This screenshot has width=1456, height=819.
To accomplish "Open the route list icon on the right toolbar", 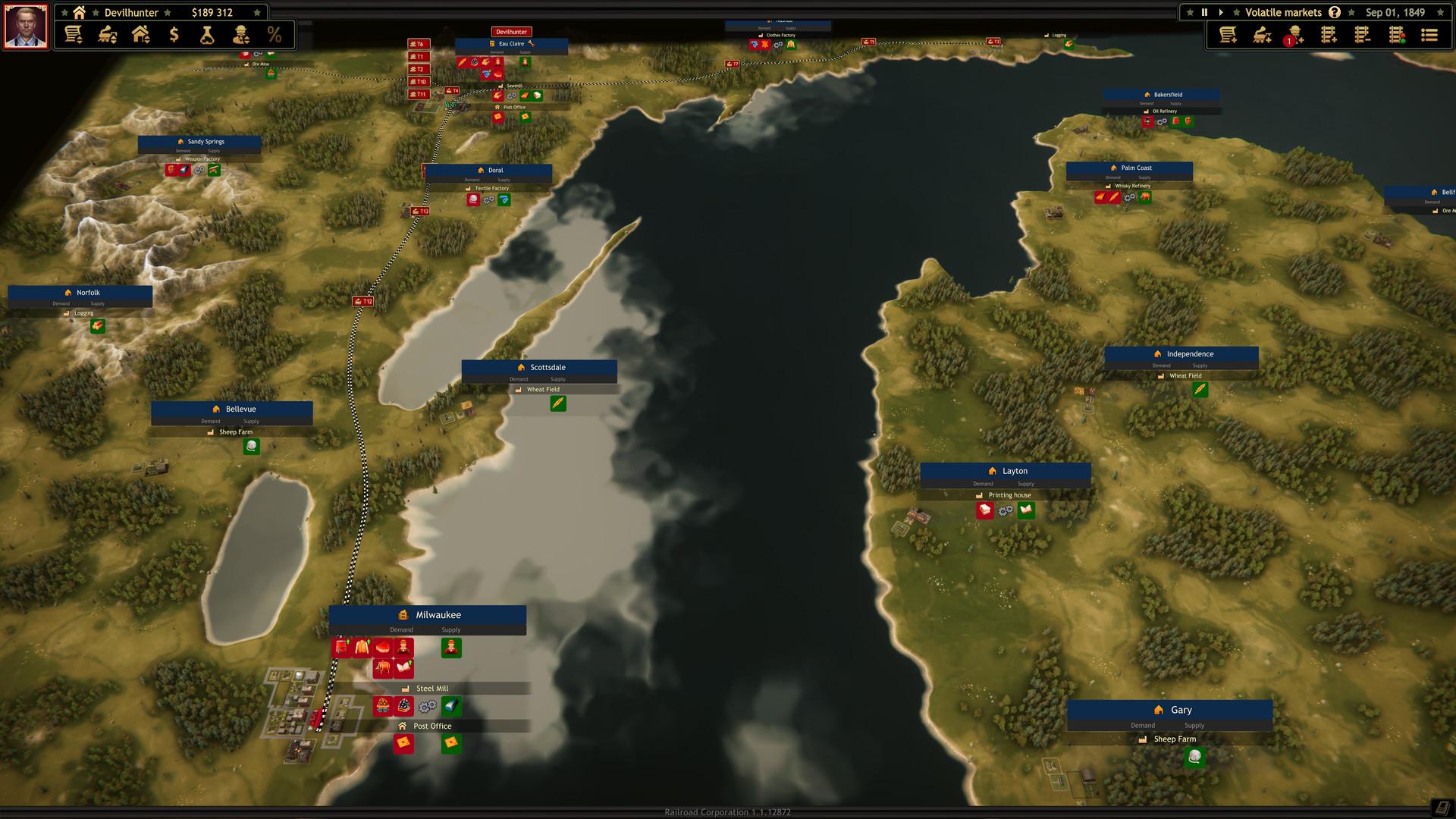I will 1428,35.
